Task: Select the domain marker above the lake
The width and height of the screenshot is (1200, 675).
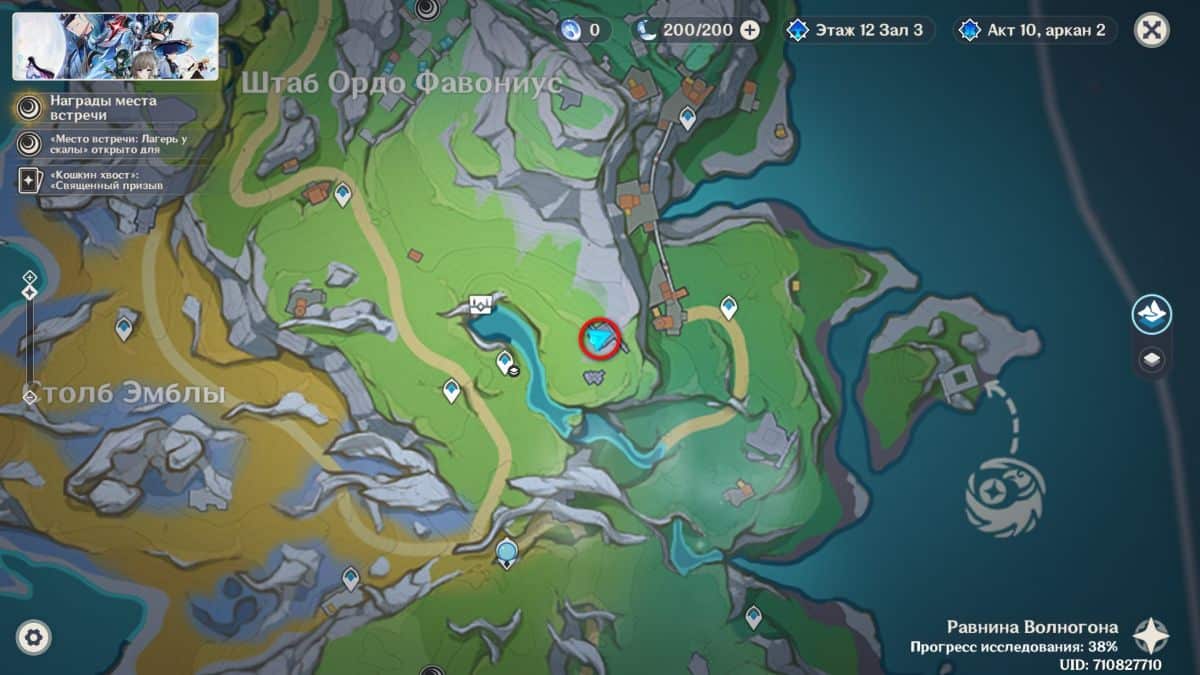Action: (484, 304)
